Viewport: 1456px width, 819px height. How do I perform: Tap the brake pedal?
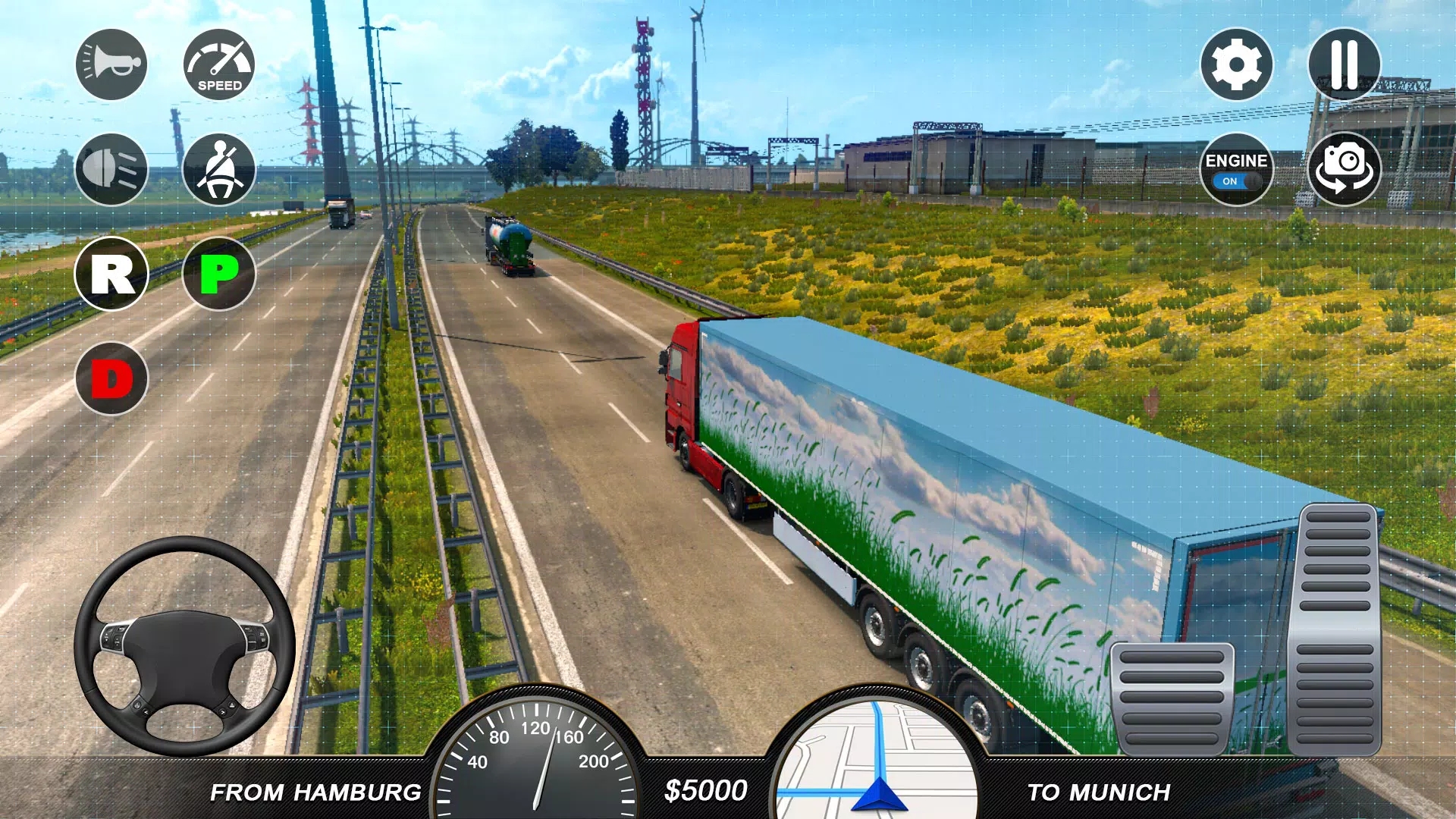1172,698
